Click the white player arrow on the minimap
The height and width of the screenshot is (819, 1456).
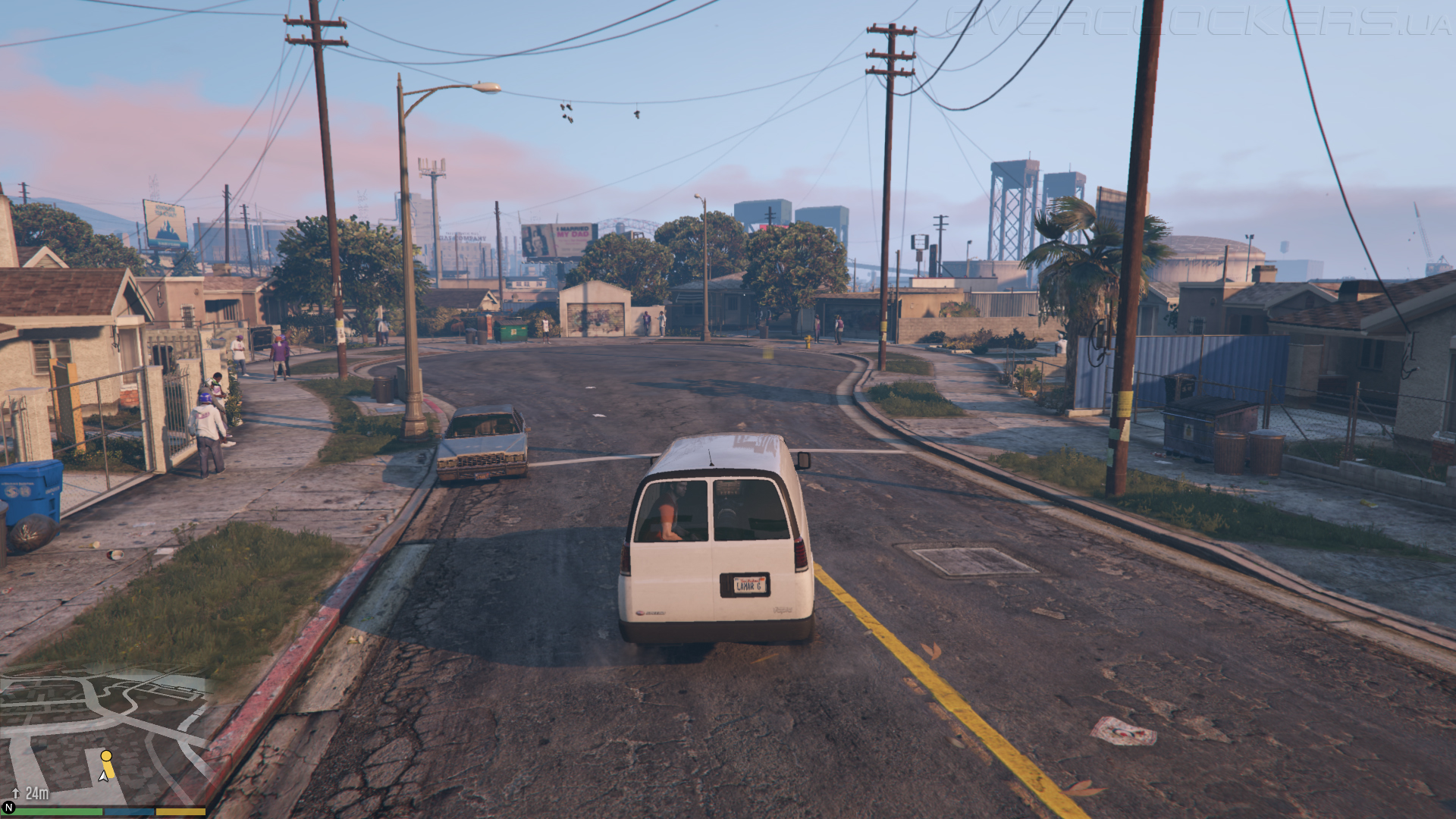click(103, 776)
